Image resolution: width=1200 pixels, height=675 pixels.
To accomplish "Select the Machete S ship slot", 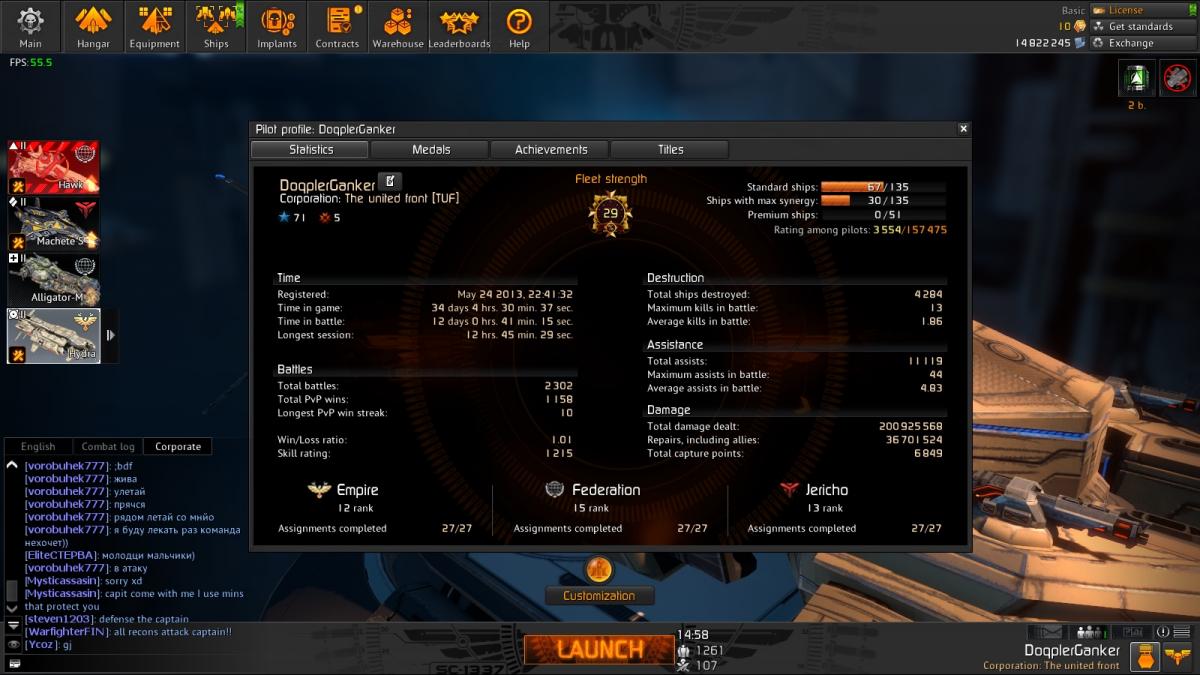I will click(x=55, y=223).
